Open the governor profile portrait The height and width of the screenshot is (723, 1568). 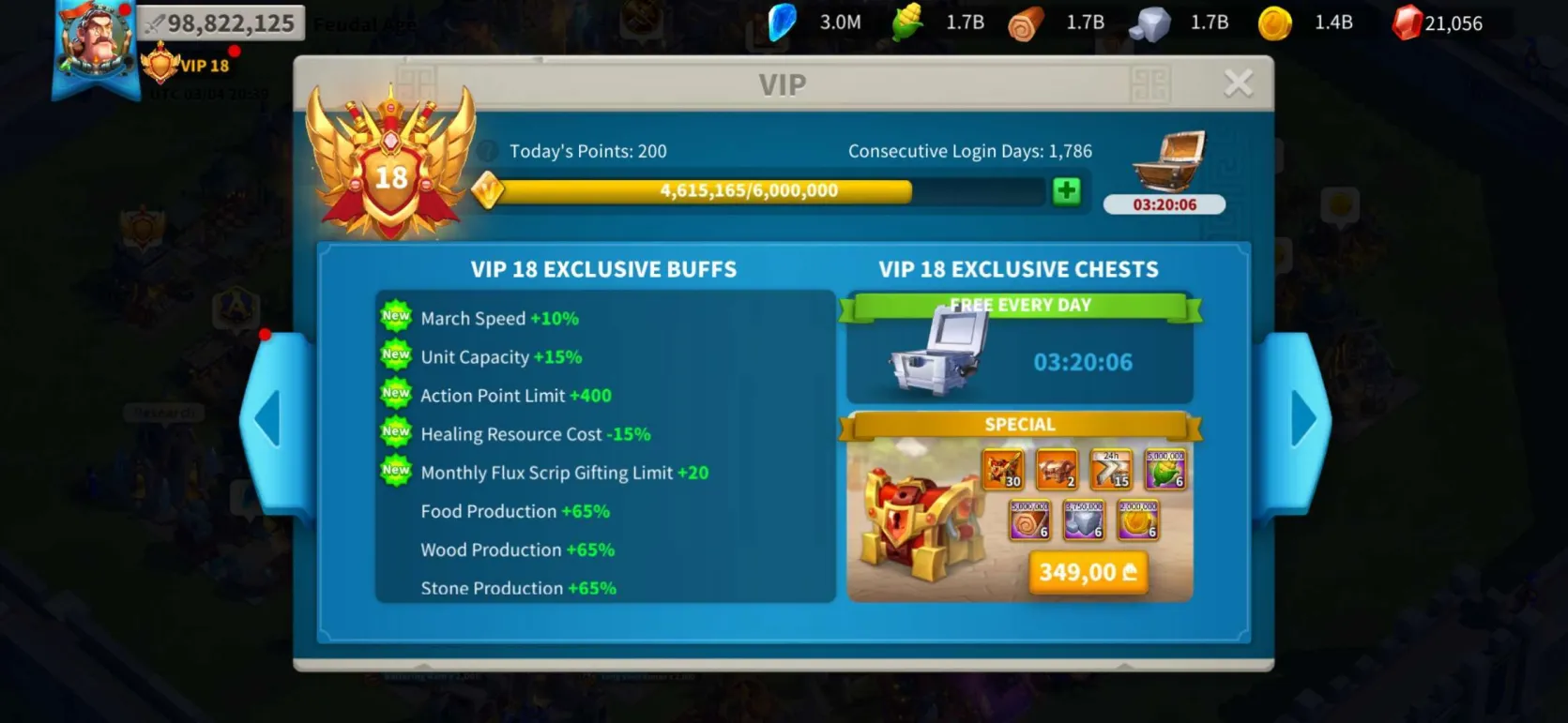click(93, 42)
